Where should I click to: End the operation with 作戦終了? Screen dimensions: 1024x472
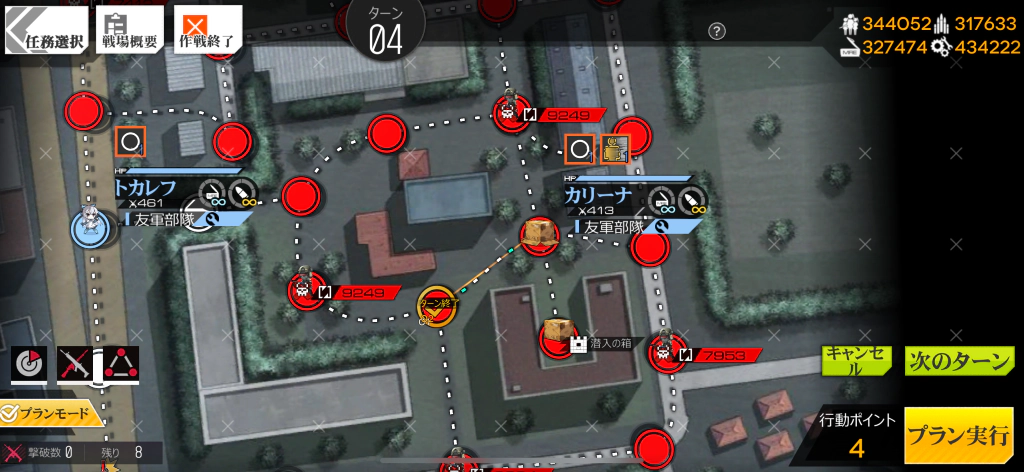[207, 30]
